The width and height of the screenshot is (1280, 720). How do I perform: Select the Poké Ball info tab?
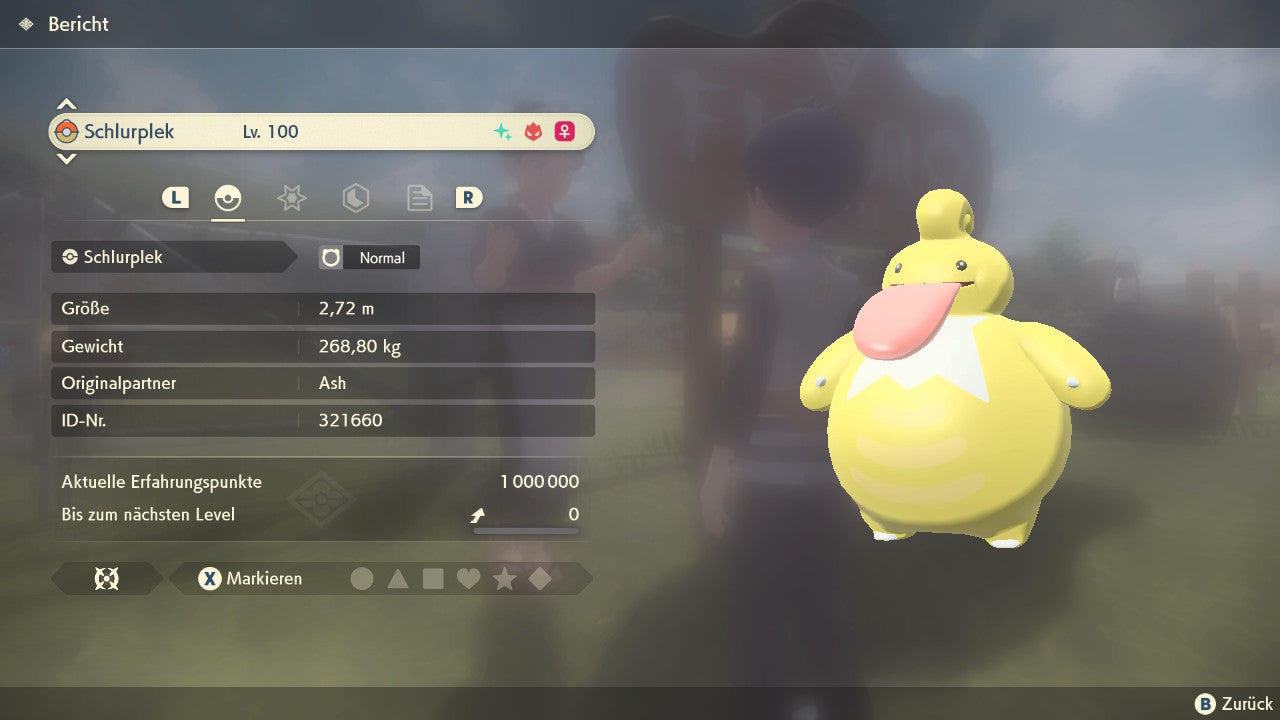[x=228, y=198]
